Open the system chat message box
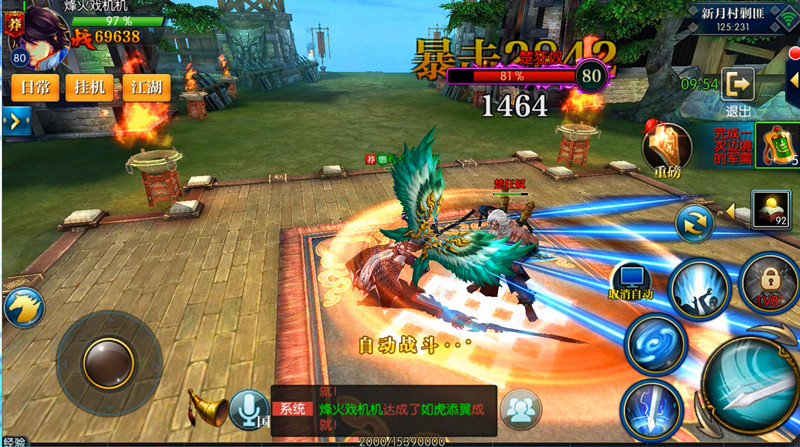800x447 pixels. (383, 409)
